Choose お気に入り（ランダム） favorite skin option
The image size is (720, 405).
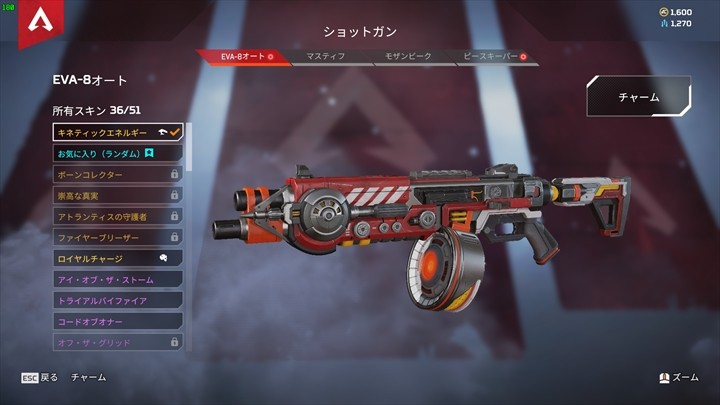point(118,153)
